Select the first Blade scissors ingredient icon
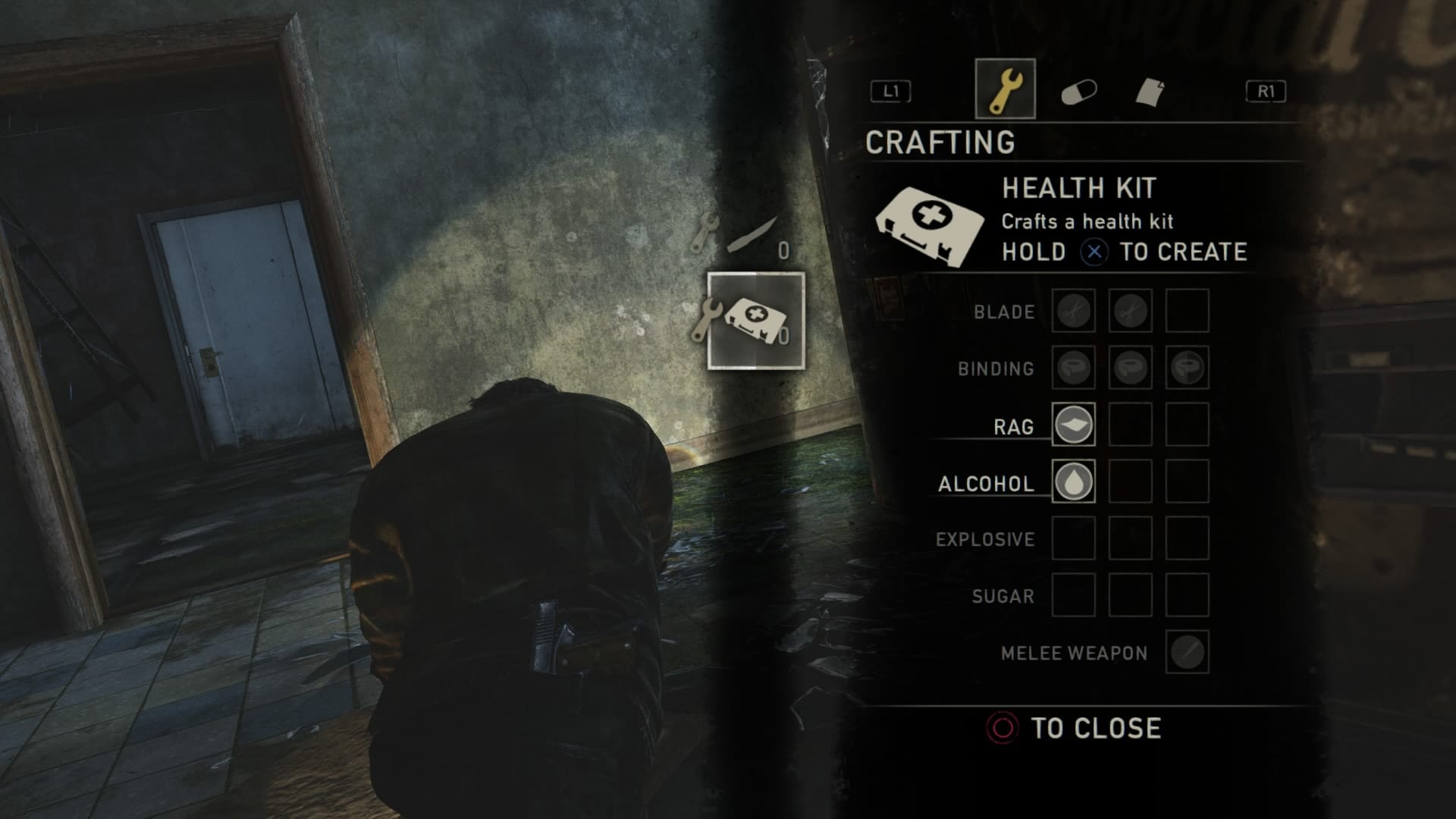The image size is (1456, 819). click(1072, 311)
